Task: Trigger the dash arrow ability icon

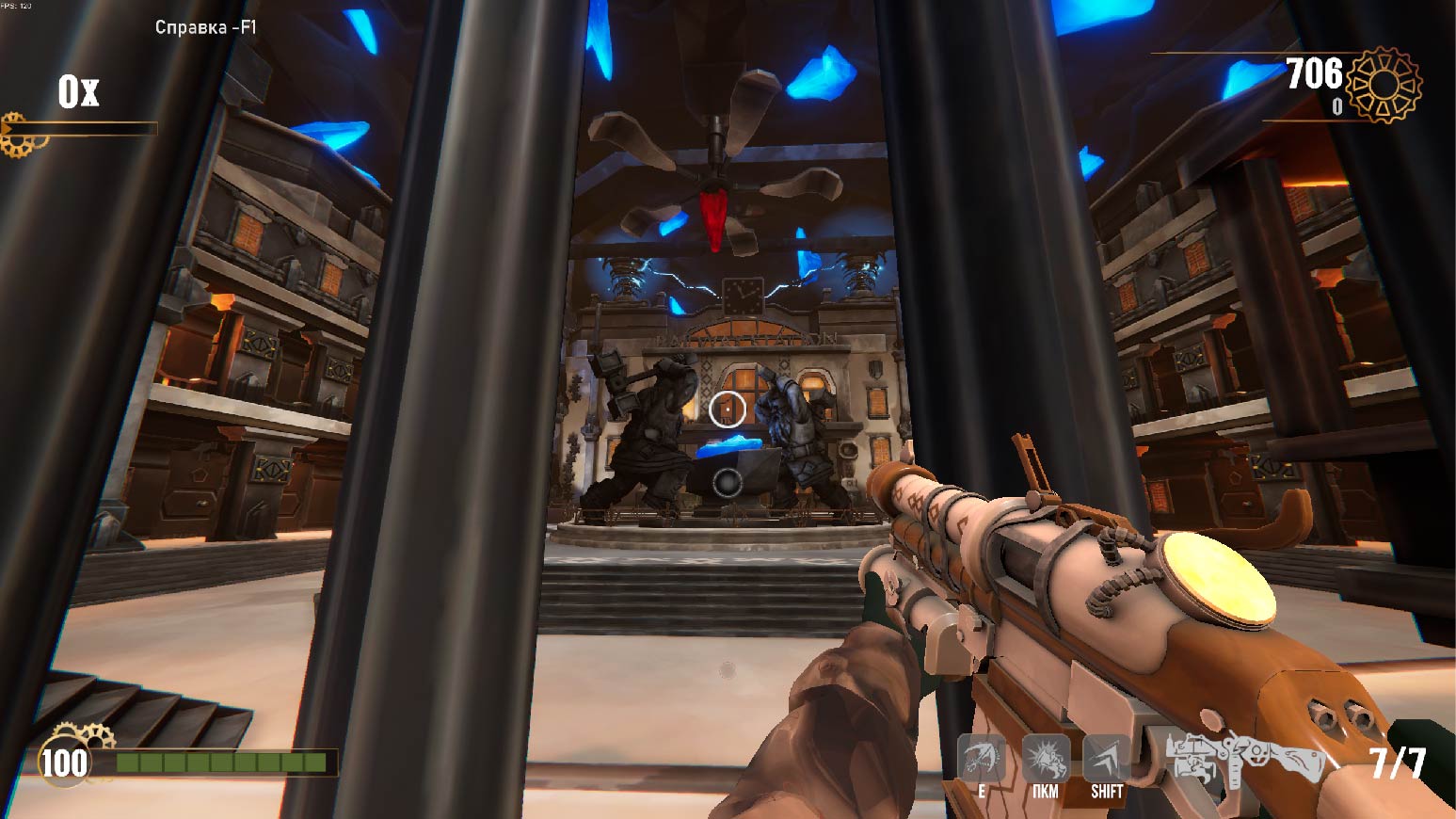Action: click(x=1106, y=758)
